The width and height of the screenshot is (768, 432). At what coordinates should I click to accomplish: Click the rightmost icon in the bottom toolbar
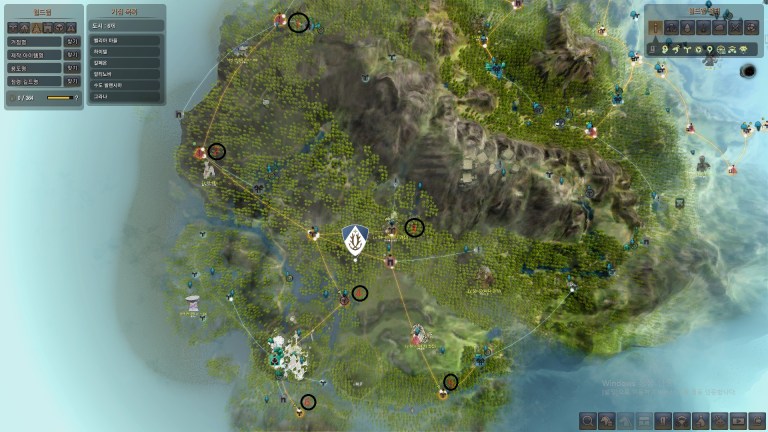758,420
